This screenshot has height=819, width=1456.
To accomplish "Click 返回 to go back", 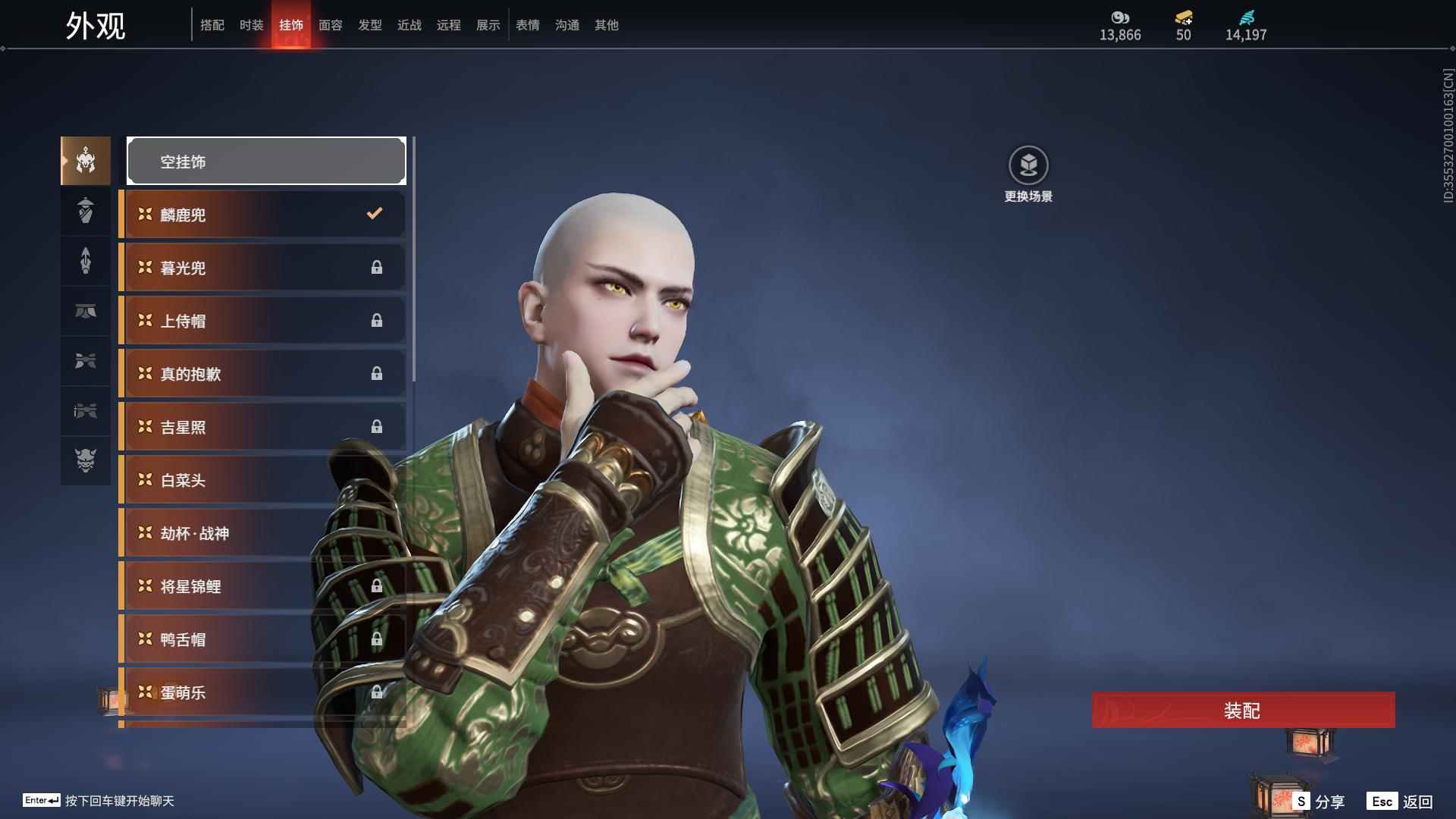I will pos(1401,802).
